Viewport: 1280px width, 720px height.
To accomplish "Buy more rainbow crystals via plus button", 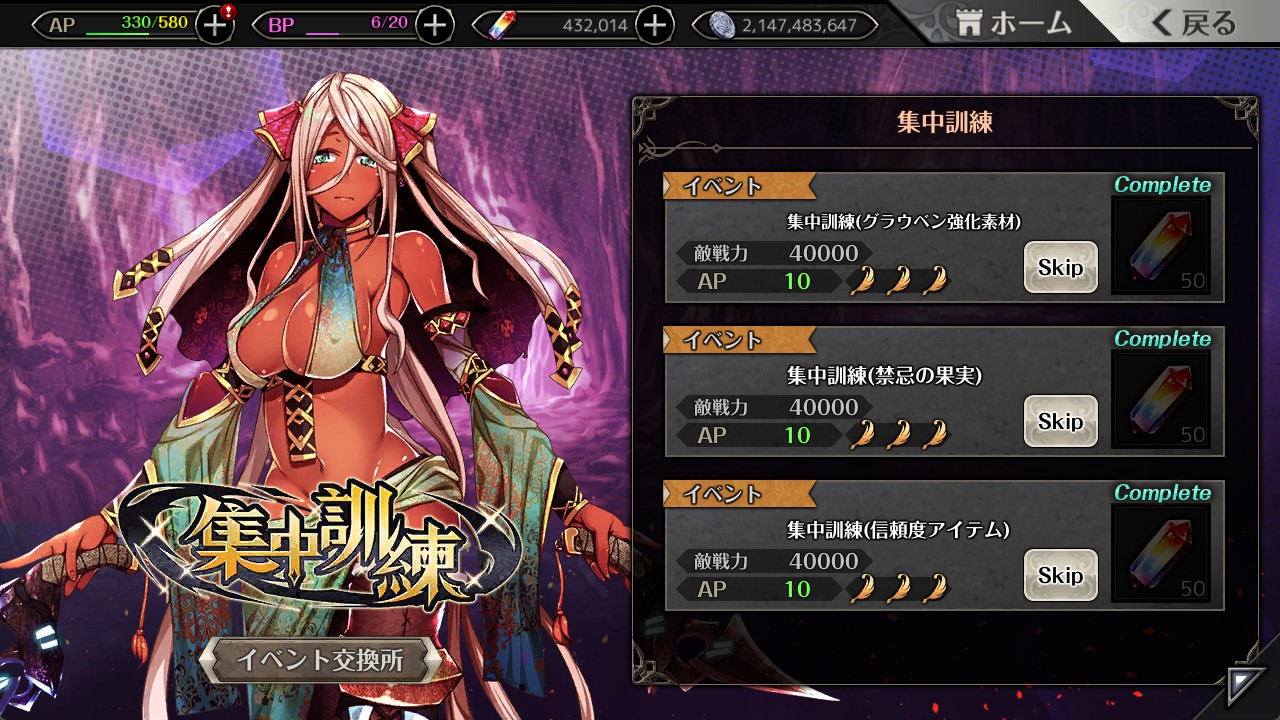I will click(654, 25).
